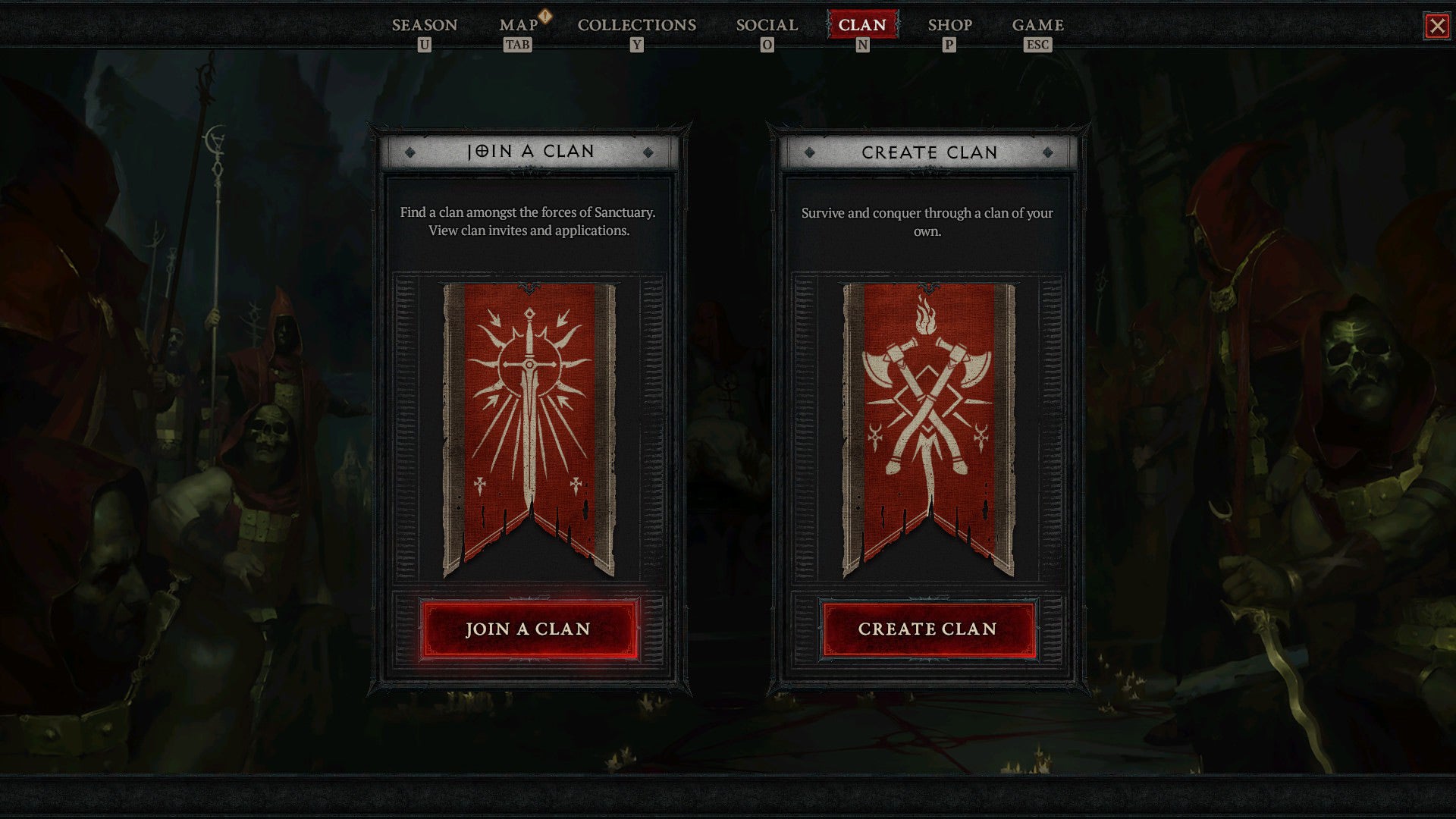This screenshot has height=819, width=1456.
Task: Switch to the Game tab
Action: [x=1037, y=25]
